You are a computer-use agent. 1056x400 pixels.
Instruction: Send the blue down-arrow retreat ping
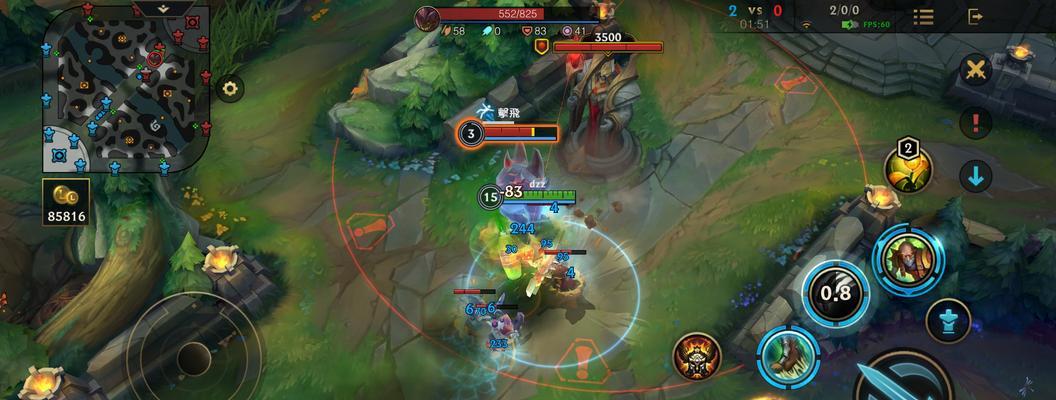975,177
